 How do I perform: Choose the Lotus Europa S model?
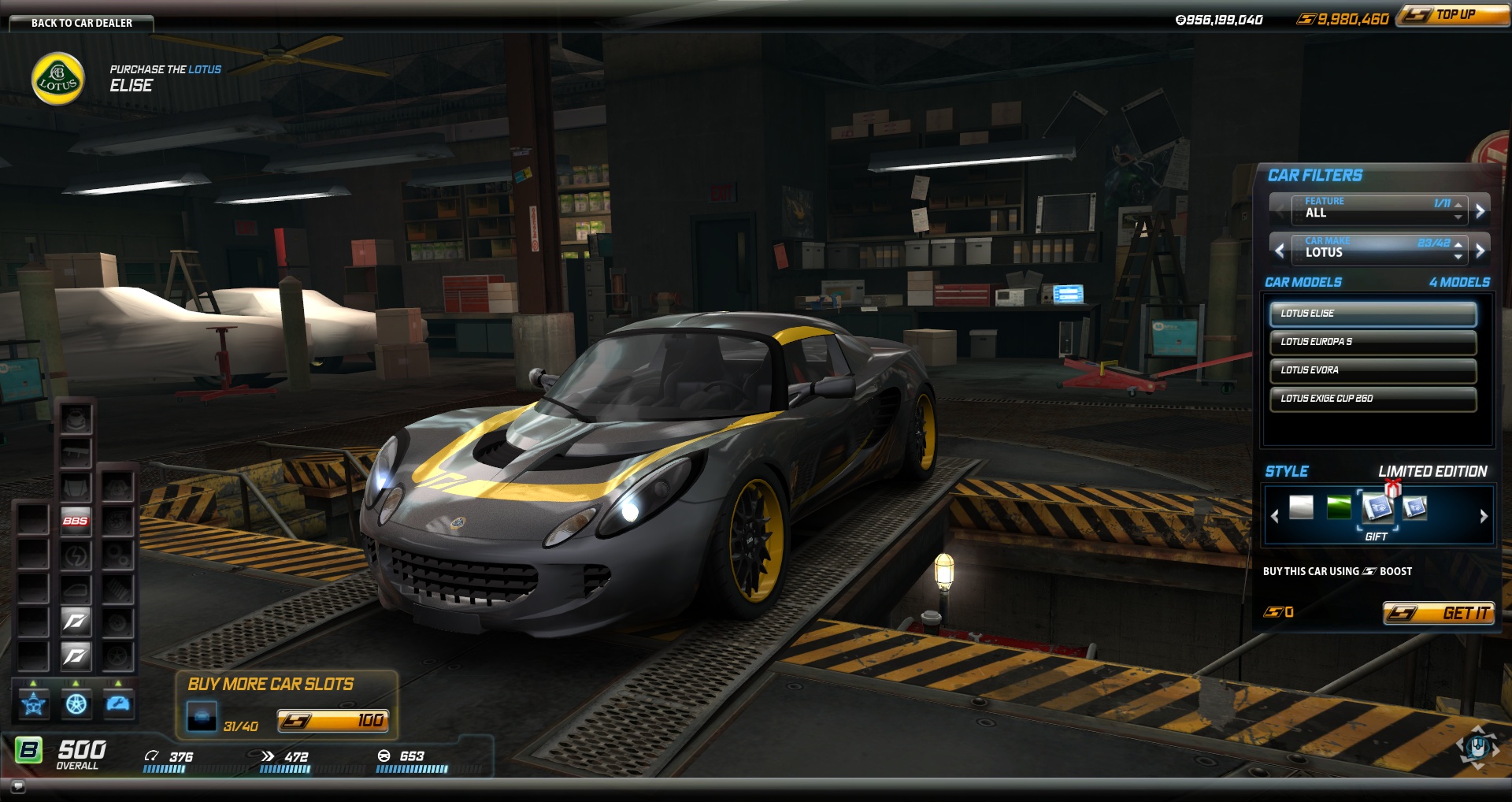click(x=1373, y=342)
